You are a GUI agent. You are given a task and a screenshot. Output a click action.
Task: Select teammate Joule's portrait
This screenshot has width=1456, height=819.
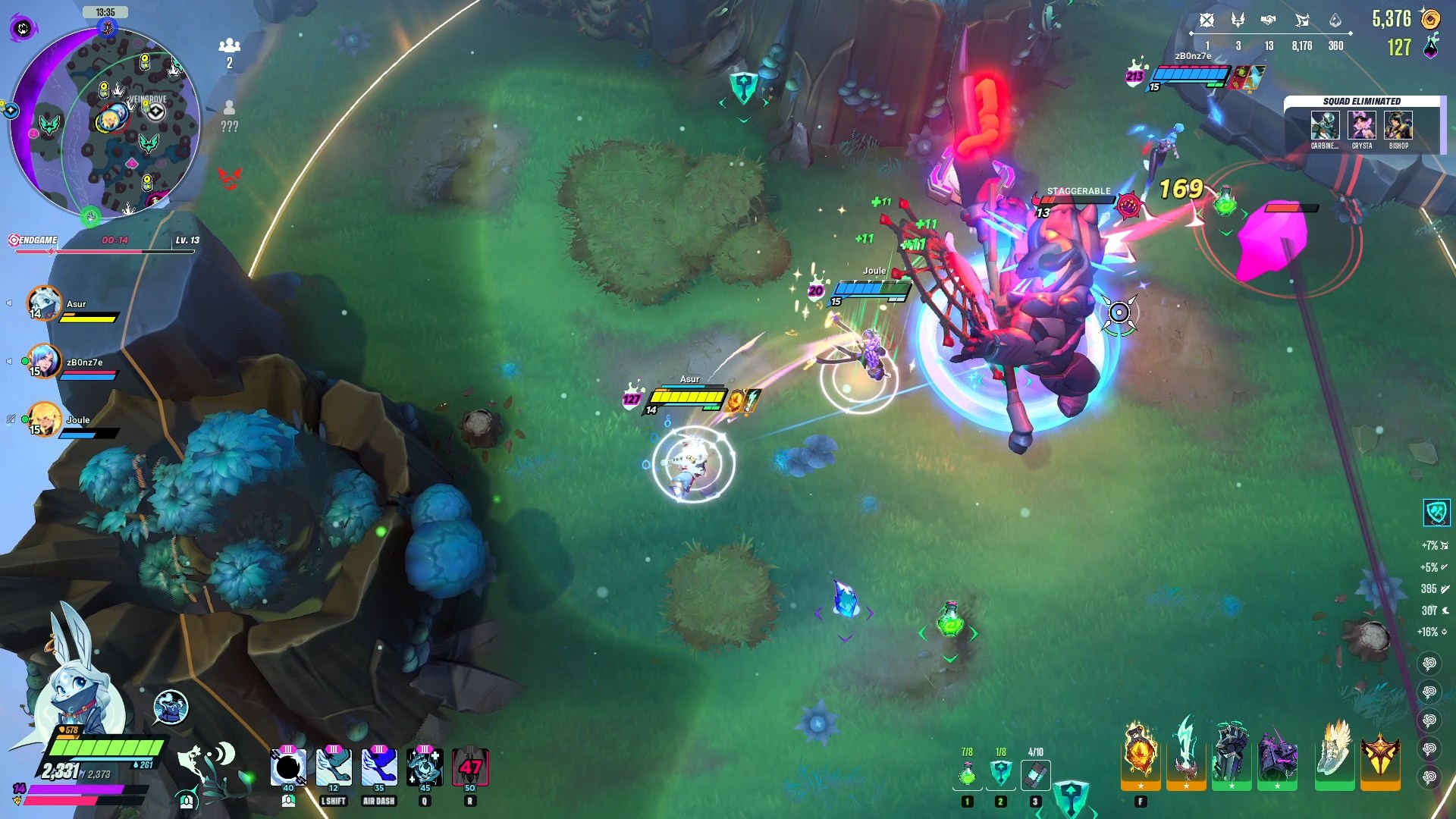[x=44, y=419]
